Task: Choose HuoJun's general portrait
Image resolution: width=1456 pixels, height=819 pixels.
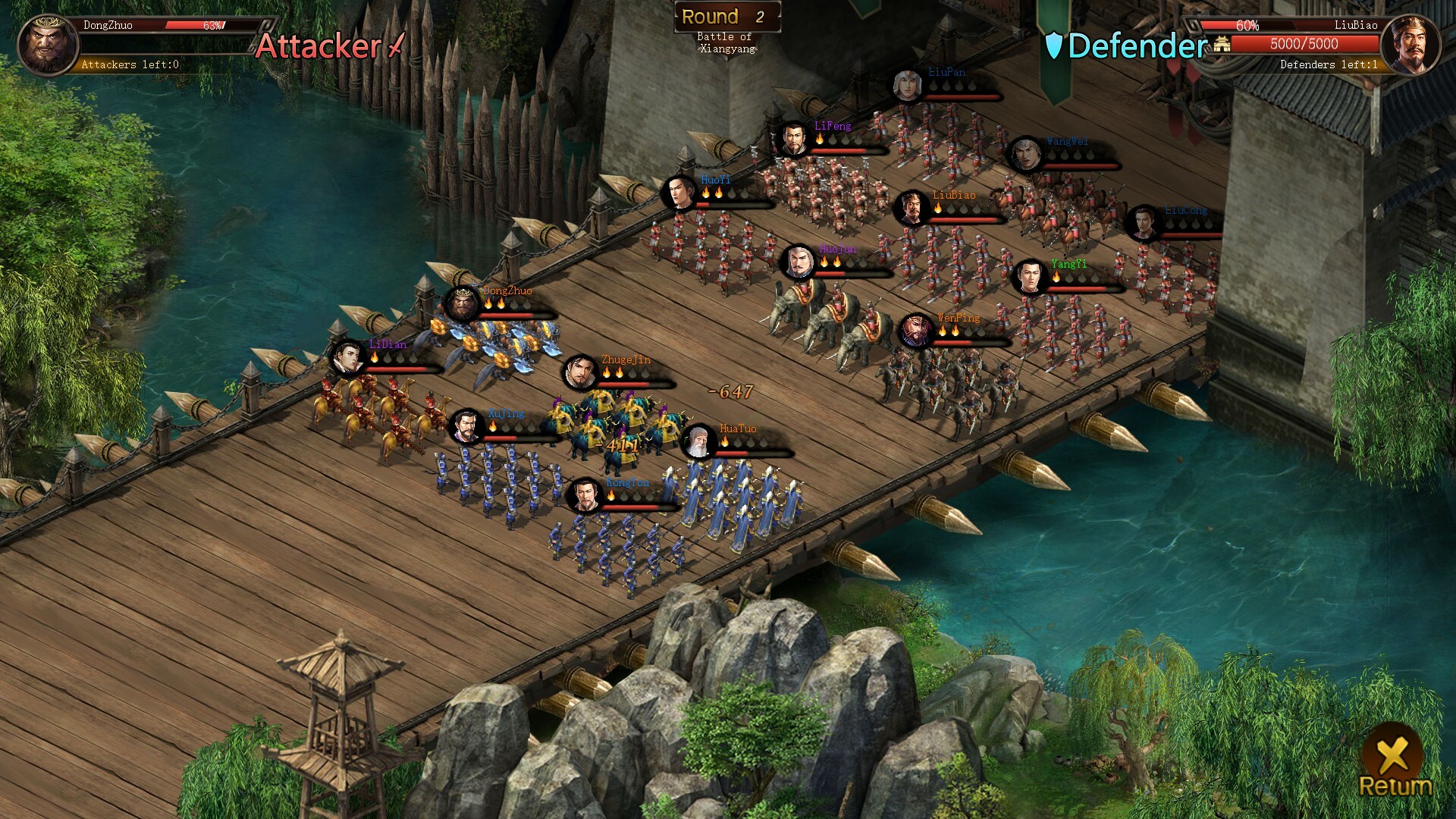Action: click(x=798, y=262)
